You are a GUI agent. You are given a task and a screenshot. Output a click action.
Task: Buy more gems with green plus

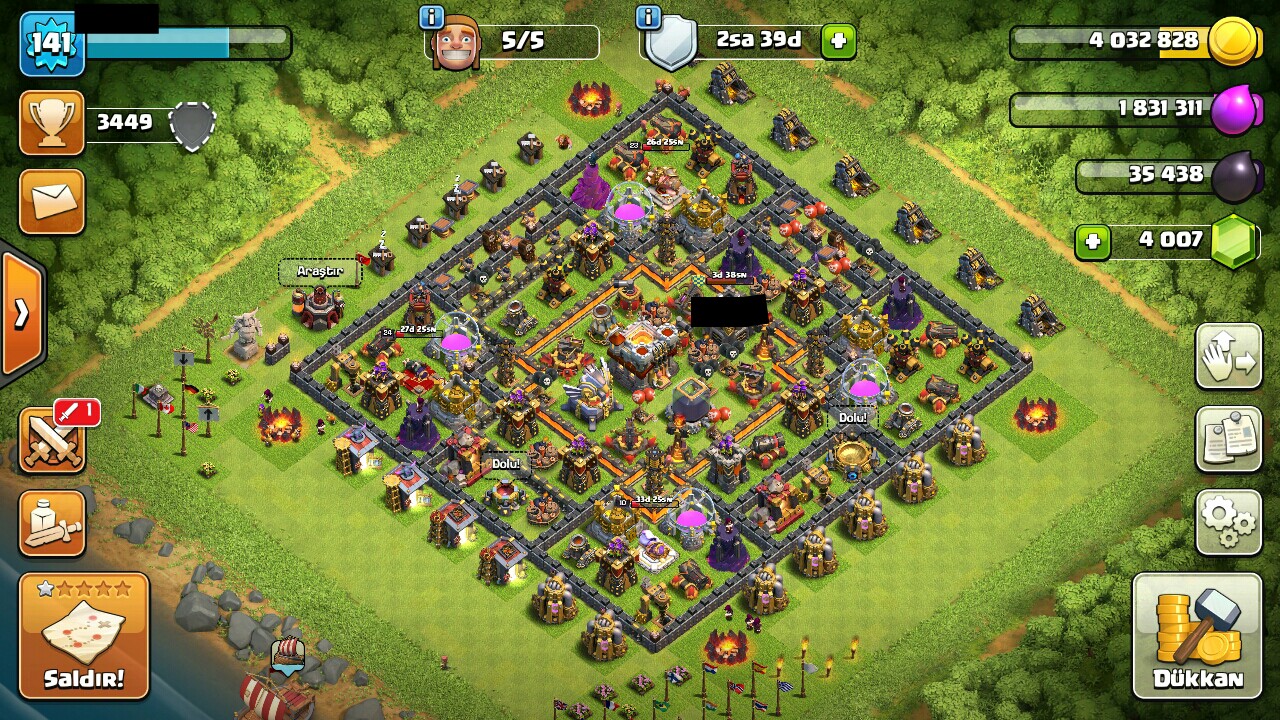point(1093,241)
